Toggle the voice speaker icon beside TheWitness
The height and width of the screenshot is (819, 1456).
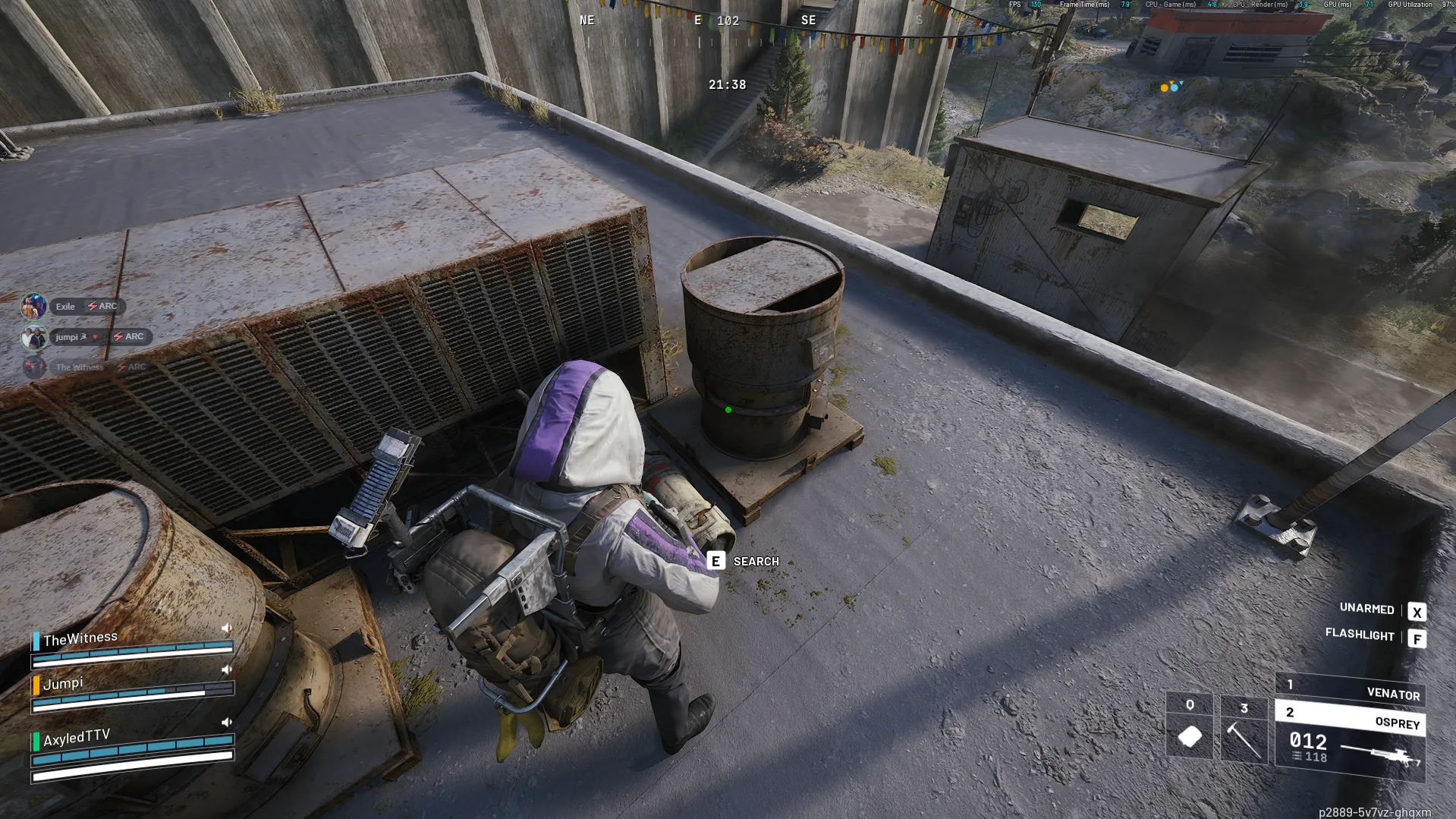[x=226, y=628]
